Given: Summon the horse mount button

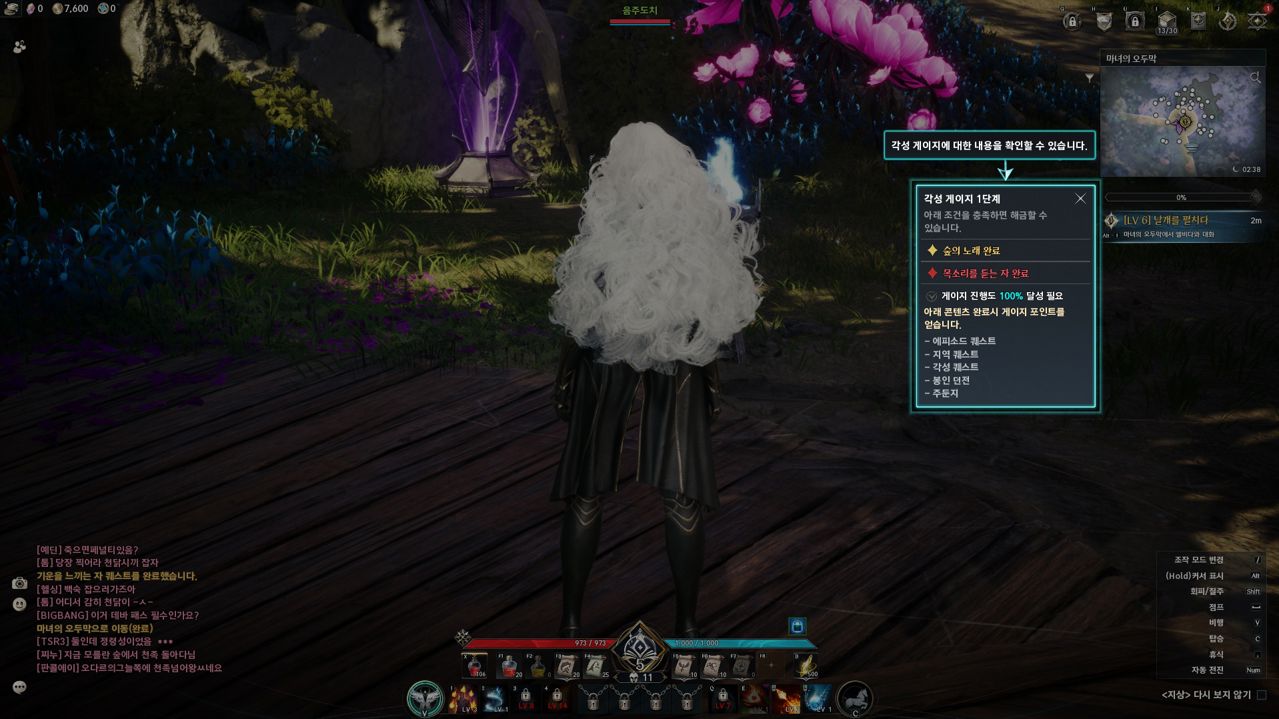Looking at the screenshot, I should pyautogui.click(x=854, y=699).
